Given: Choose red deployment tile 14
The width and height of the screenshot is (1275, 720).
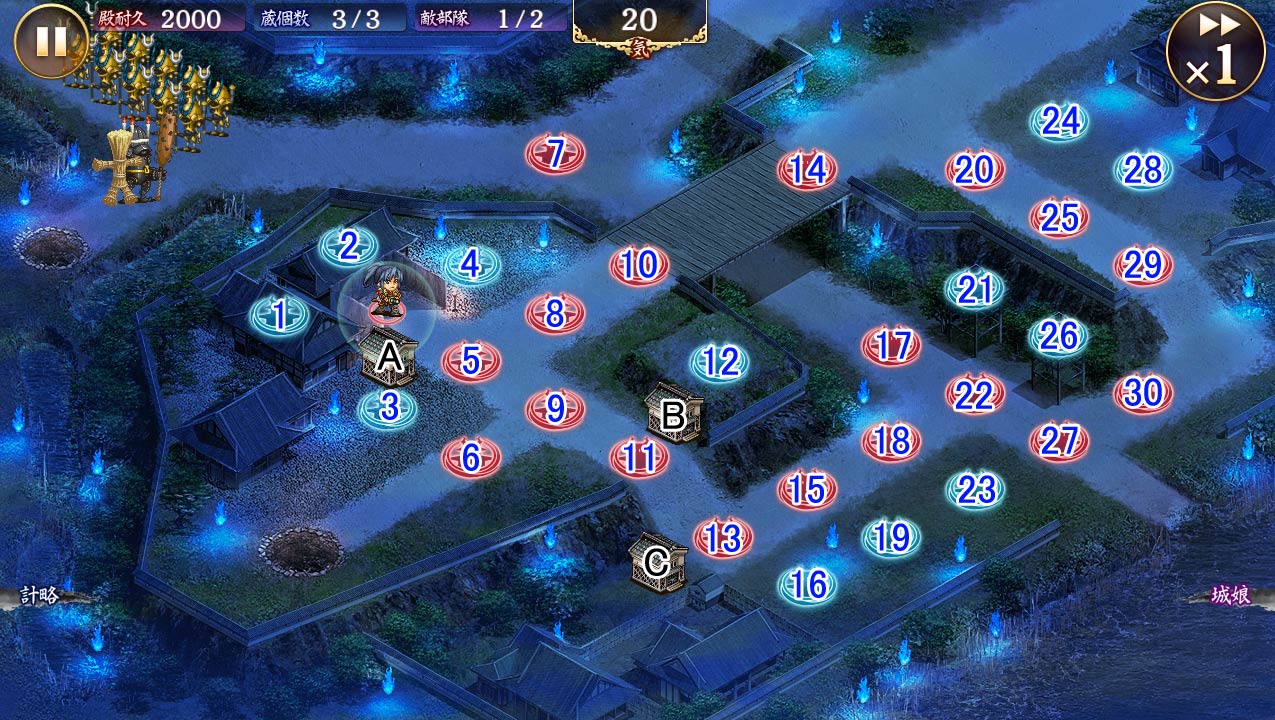Looking at the screenshot, I should coord(807,170).
